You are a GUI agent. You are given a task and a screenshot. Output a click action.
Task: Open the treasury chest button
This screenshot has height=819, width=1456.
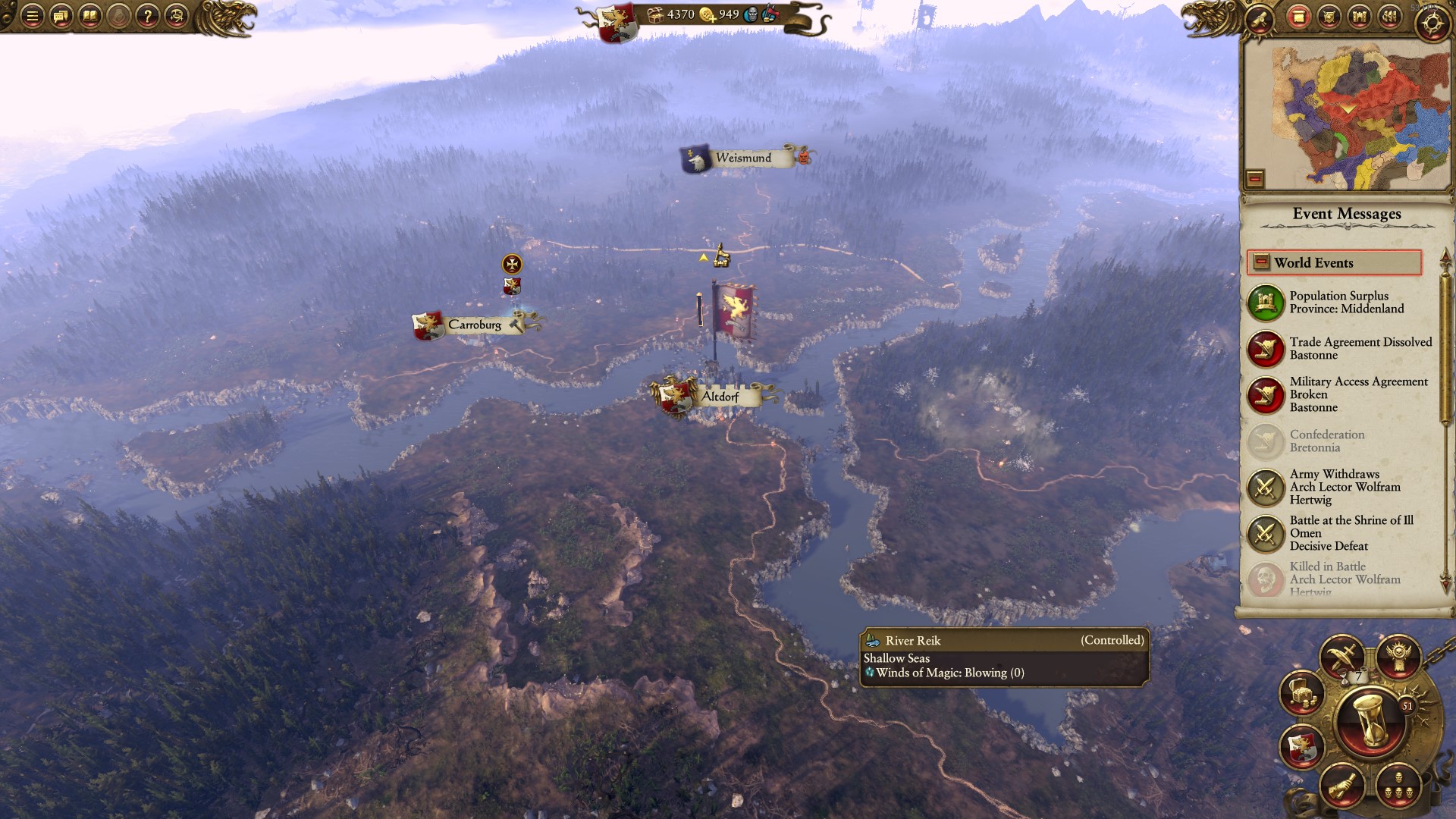tap(1302, 692)
